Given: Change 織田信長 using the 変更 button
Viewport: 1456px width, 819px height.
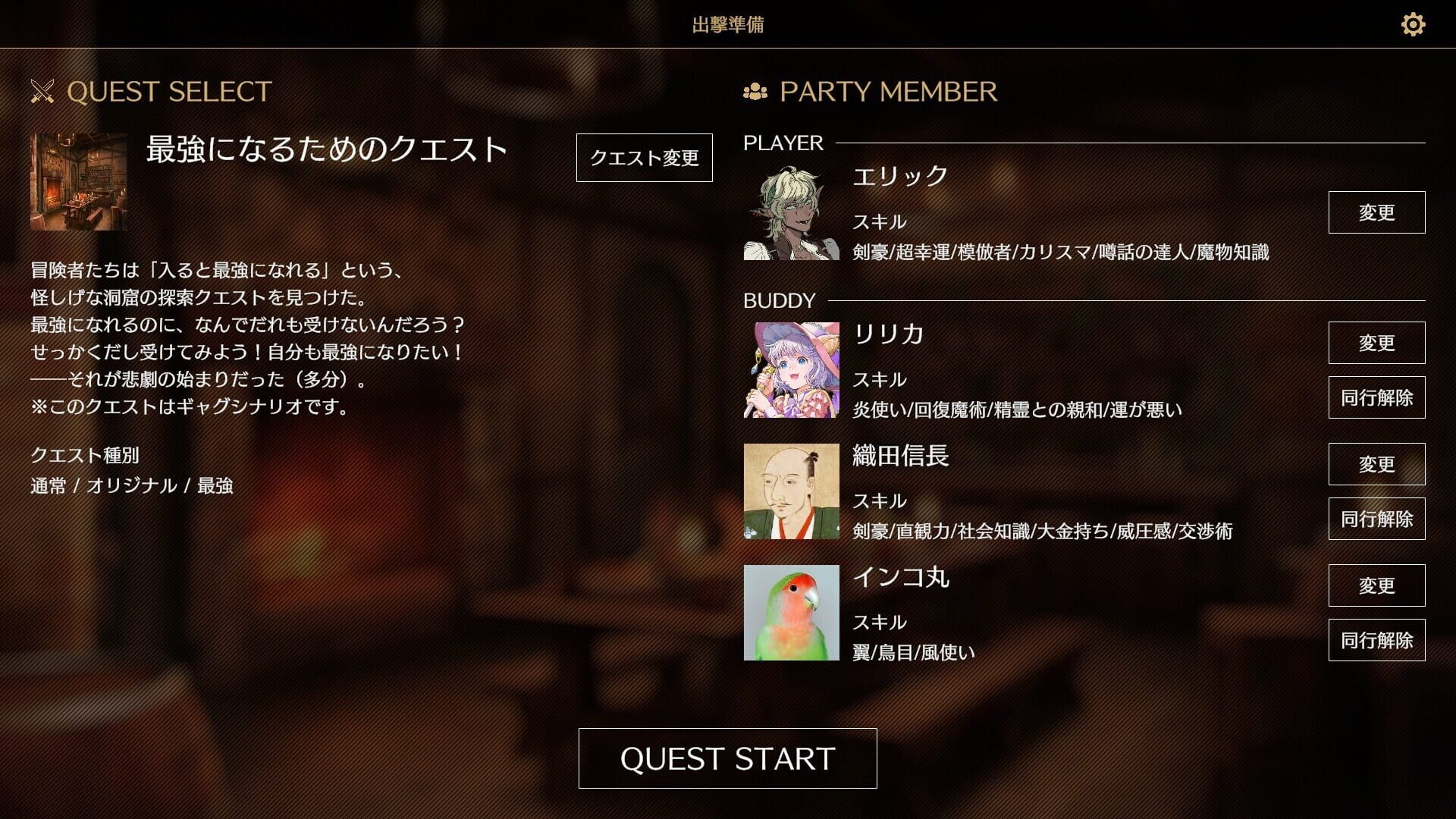Looking at the screenshot, I should pos(1377,464).
